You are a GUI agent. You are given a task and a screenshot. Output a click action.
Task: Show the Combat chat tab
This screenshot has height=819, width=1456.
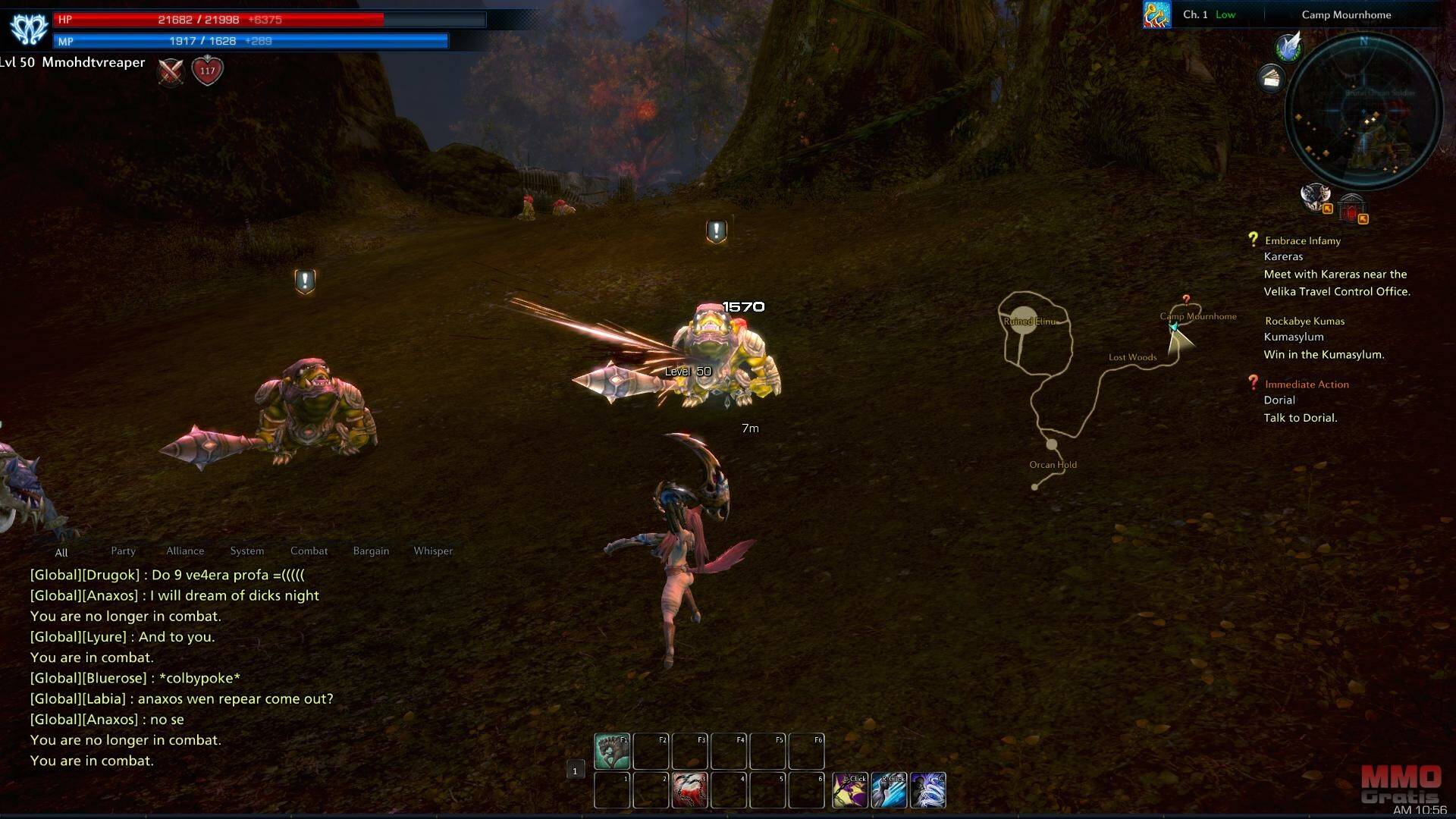(x=309, y=551)
